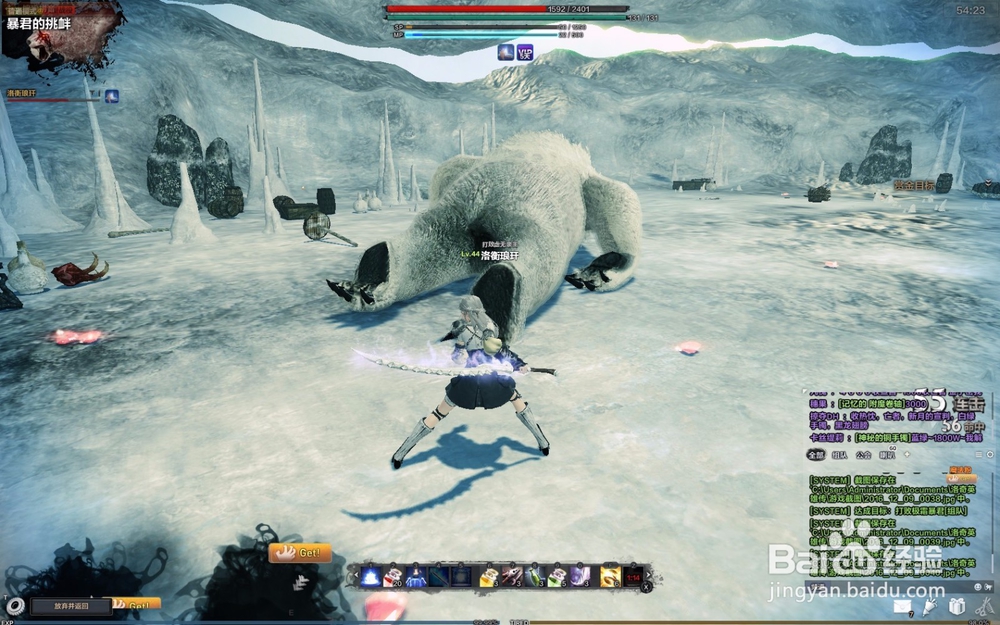1000x625 pixels.
Task: Activate the glowing blue flame skill slot
Action: click(x=370, y=576)
